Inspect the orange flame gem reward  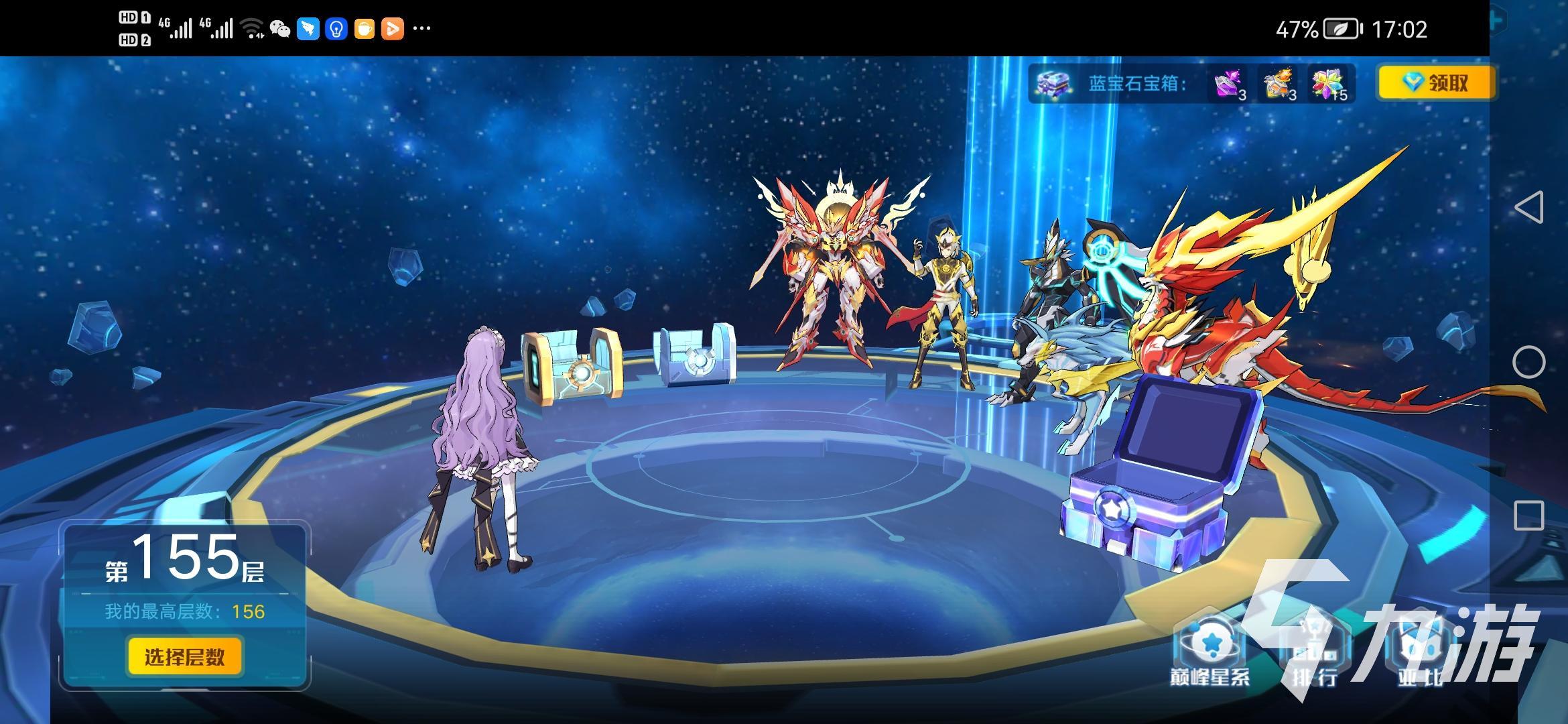[1279, 84]
